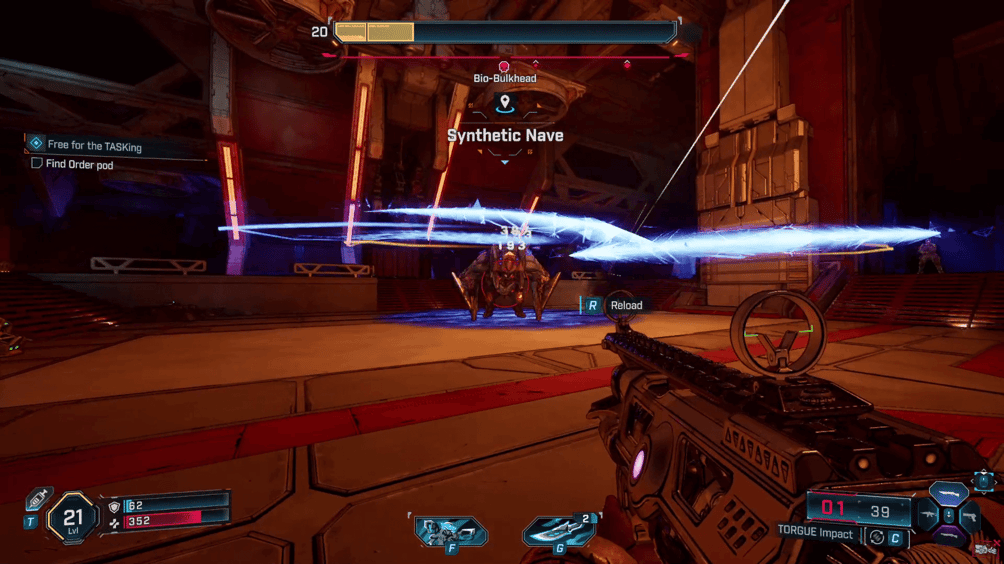
Task: Equip the pistol weapon slot
Action: (x=970, y=516)
